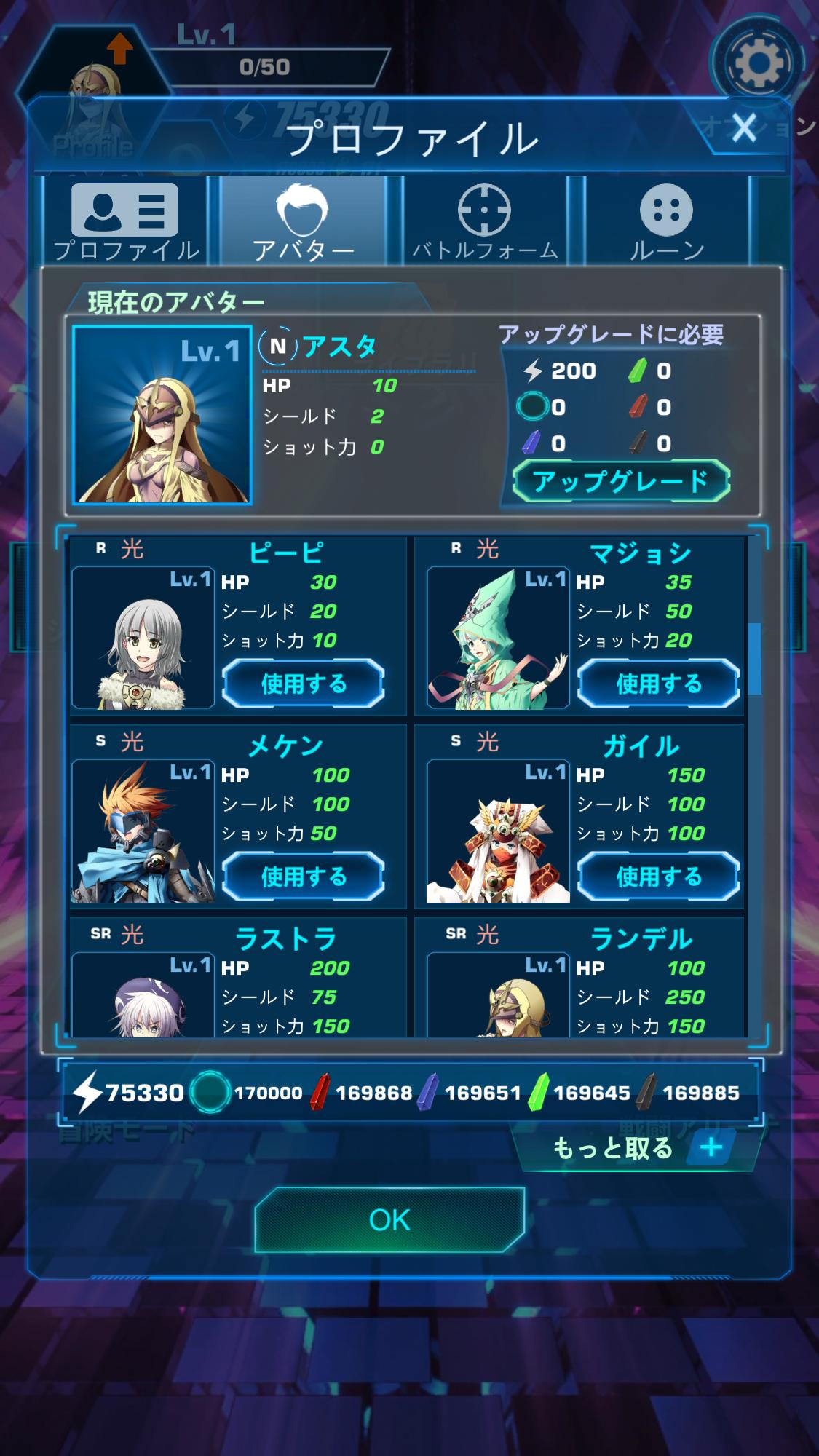Viewport: 819px width, 1456px height.
Task: Select the ランデル avatar portrait
Action: 498,995
